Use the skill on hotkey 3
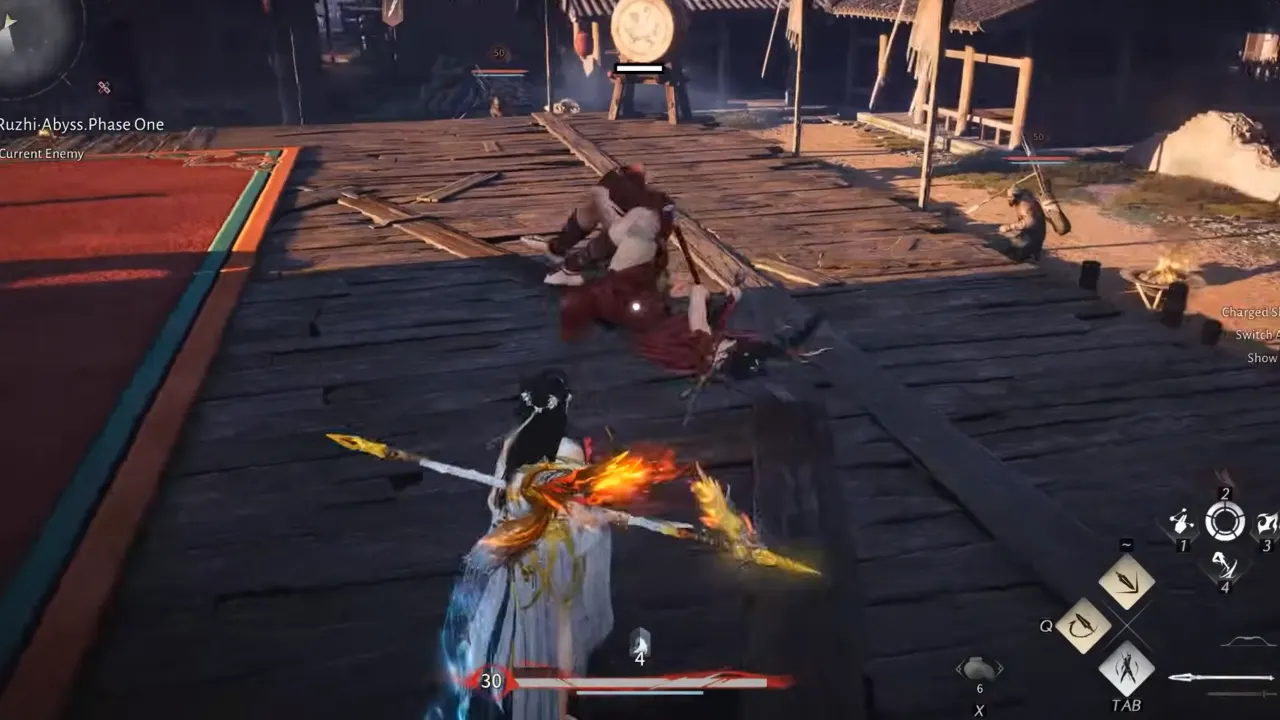 point(1266,522)
